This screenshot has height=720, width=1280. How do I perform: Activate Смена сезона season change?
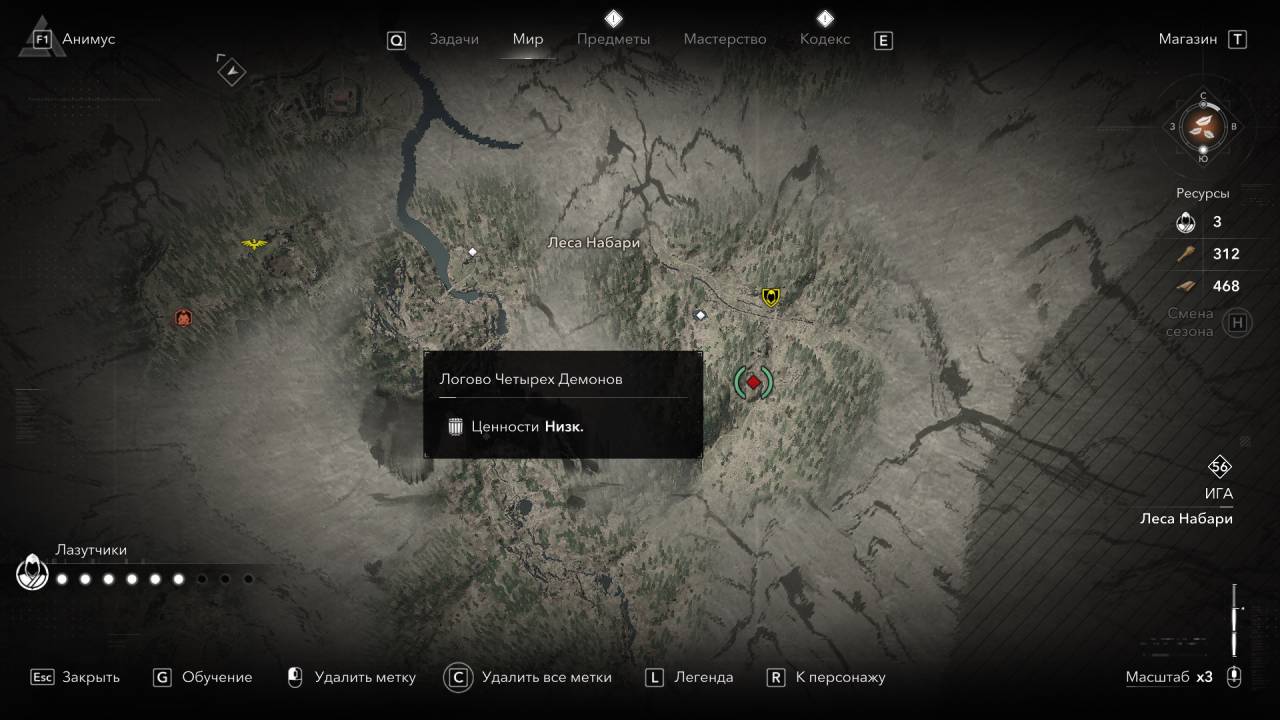click(1238, 323)
